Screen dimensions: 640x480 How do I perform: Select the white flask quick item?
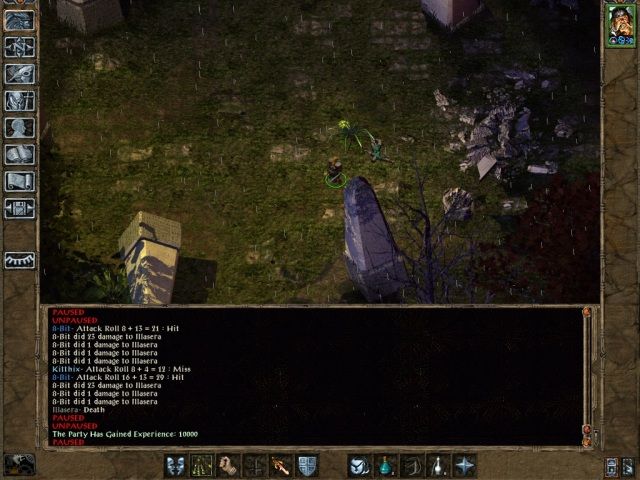(437, 466)
